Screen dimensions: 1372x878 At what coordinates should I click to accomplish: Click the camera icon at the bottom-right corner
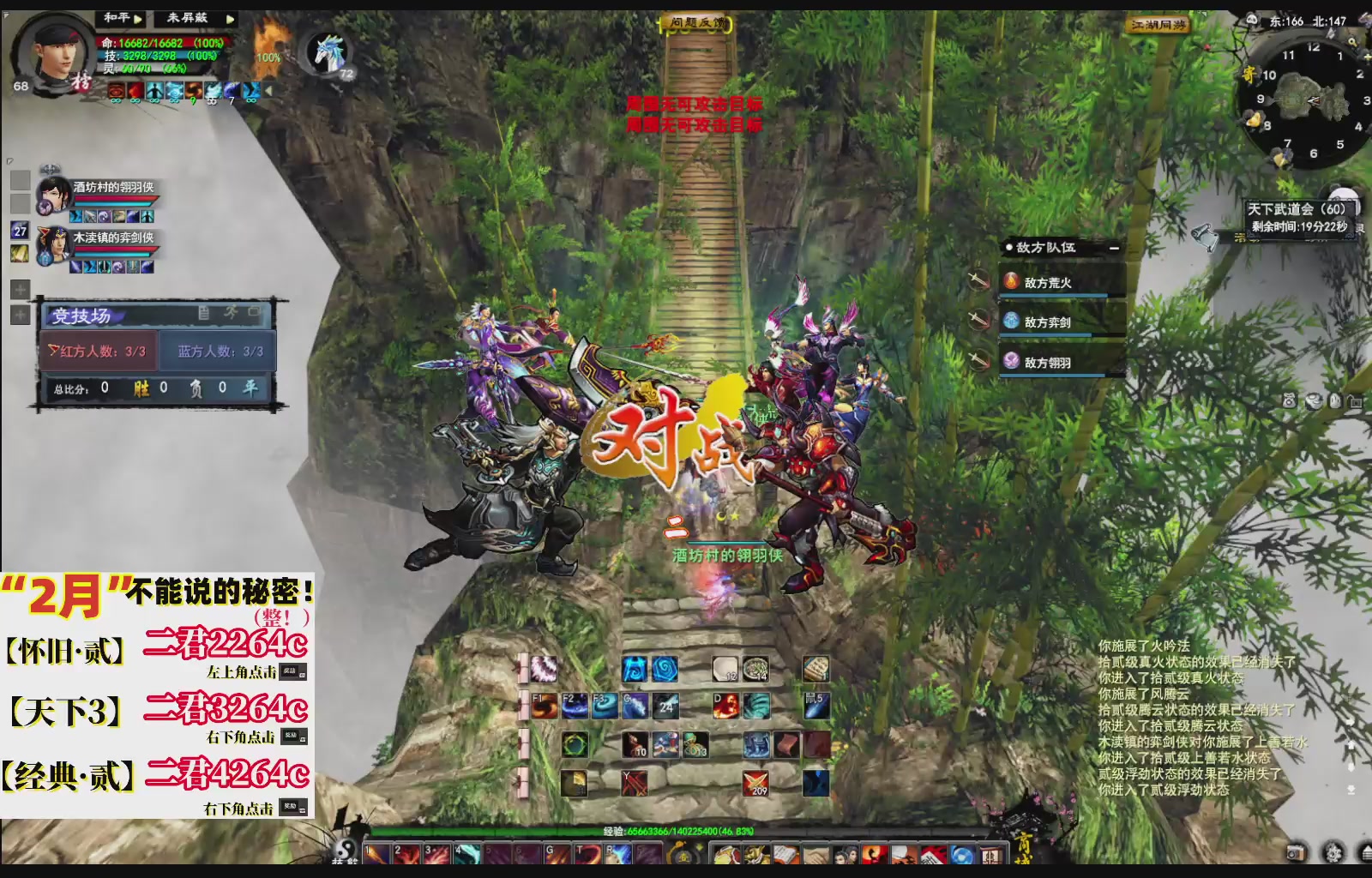1297,851
